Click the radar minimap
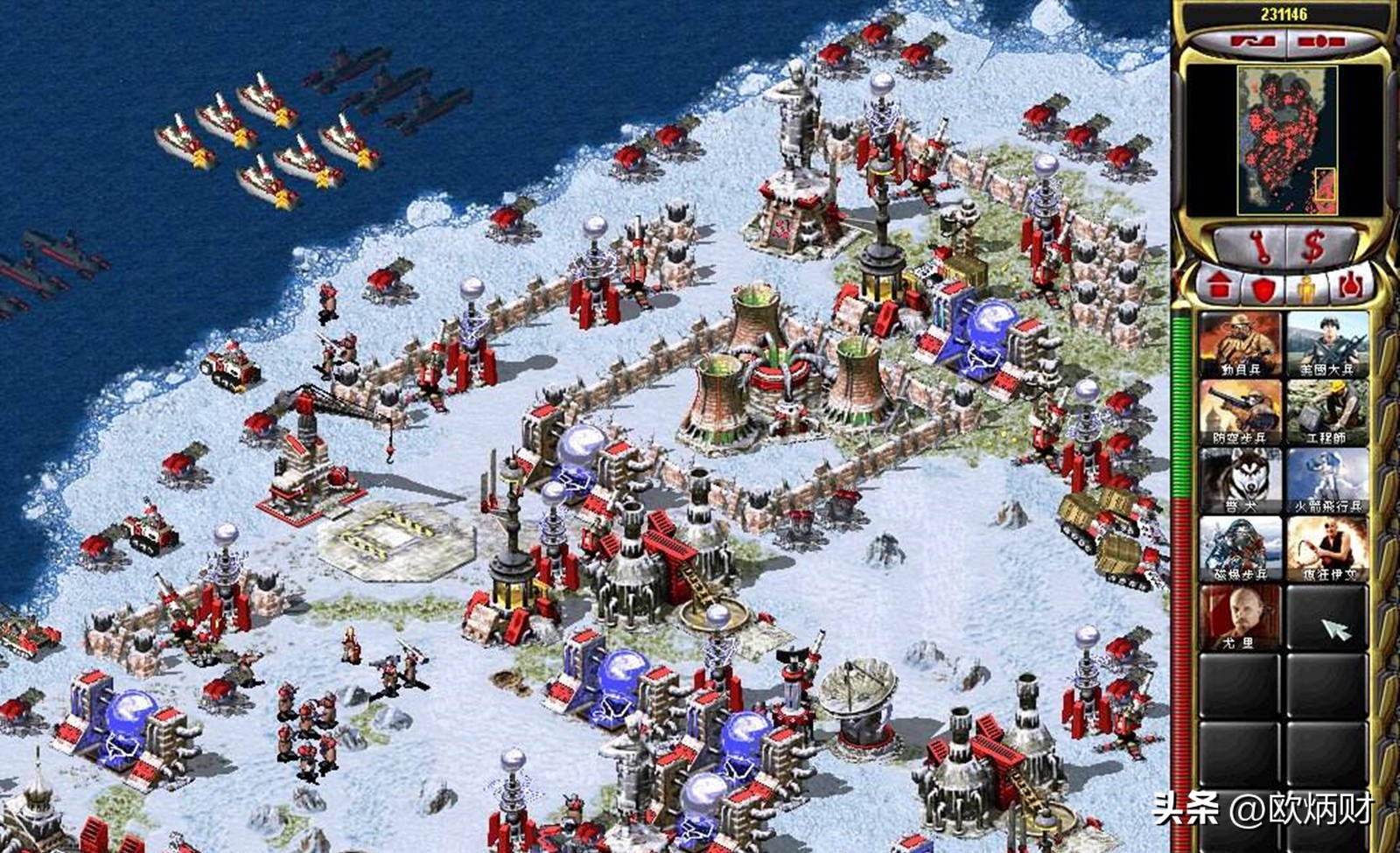 (x=1286, y=140)
